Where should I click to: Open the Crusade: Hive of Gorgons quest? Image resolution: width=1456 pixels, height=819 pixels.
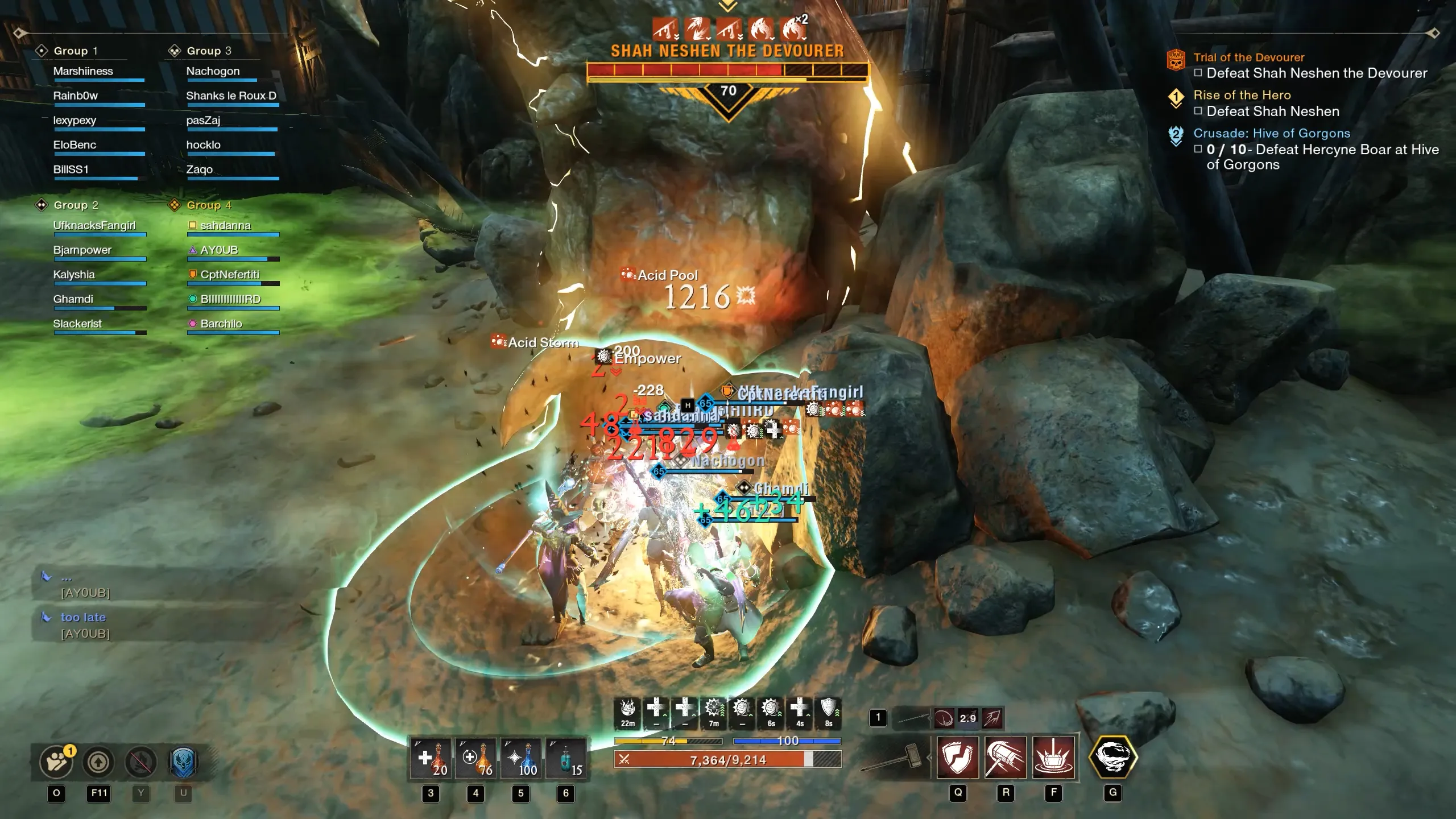coord(1271,133)
